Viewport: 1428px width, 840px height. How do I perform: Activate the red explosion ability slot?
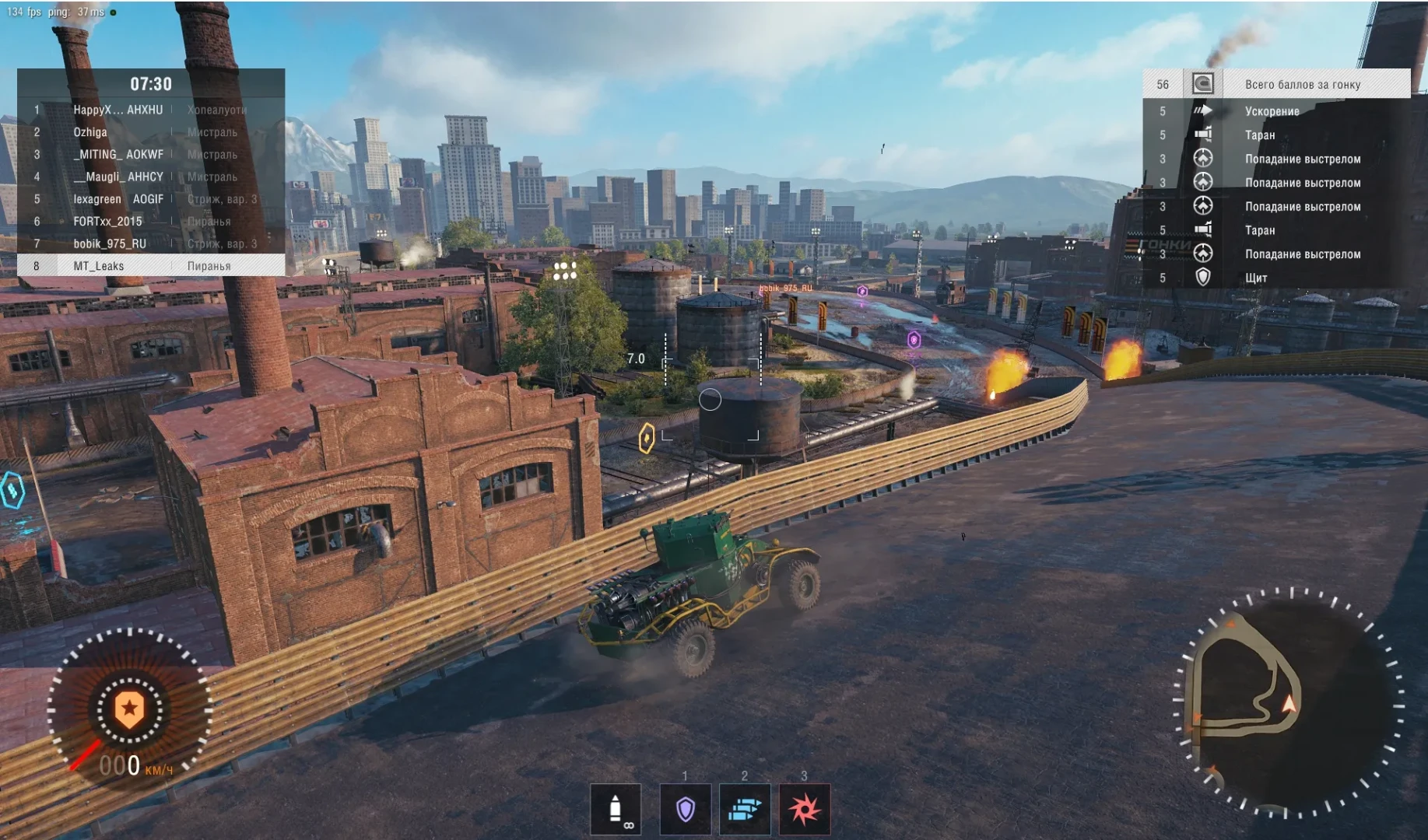805,810
